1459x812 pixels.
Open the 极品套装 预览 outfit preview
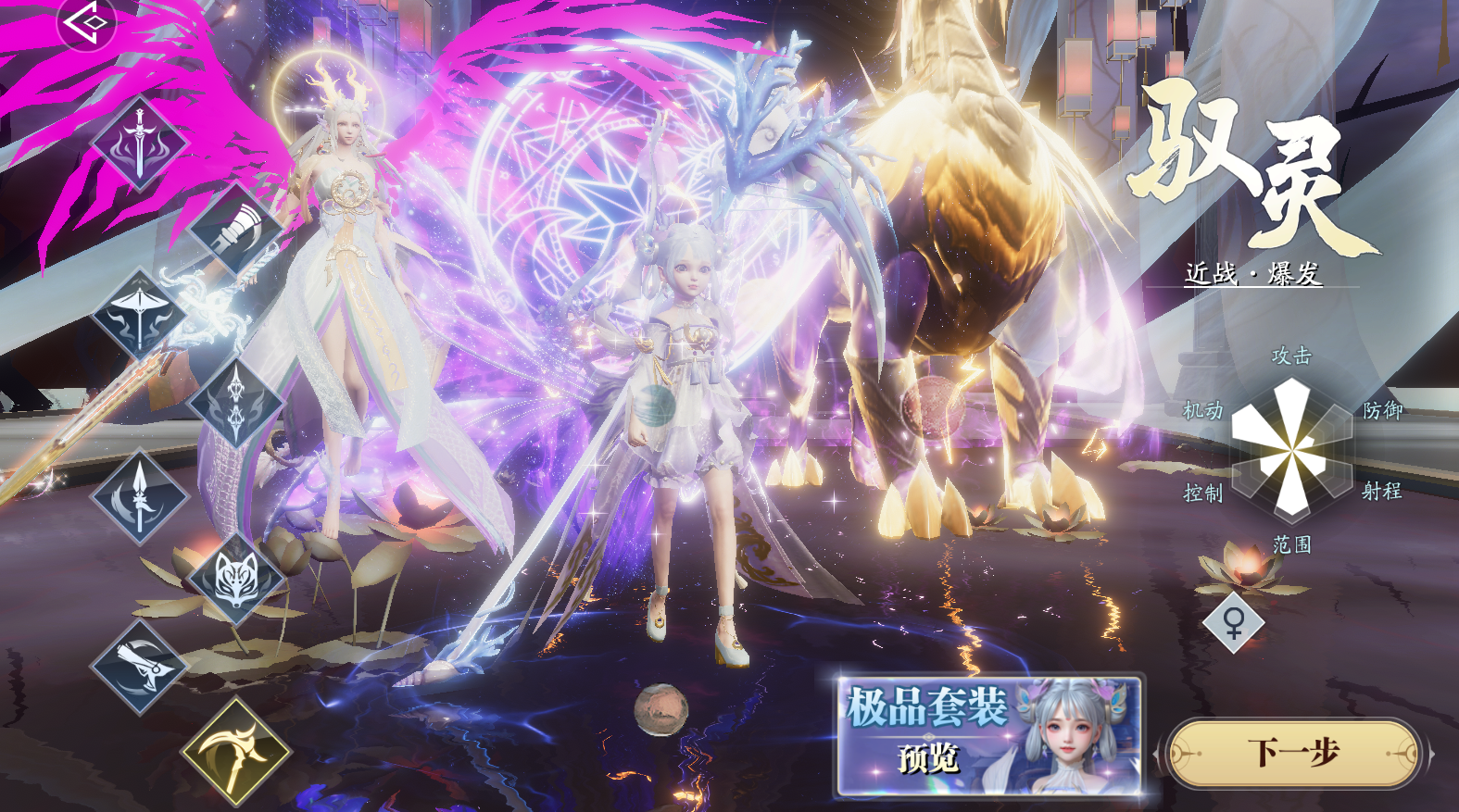[988, 736]
